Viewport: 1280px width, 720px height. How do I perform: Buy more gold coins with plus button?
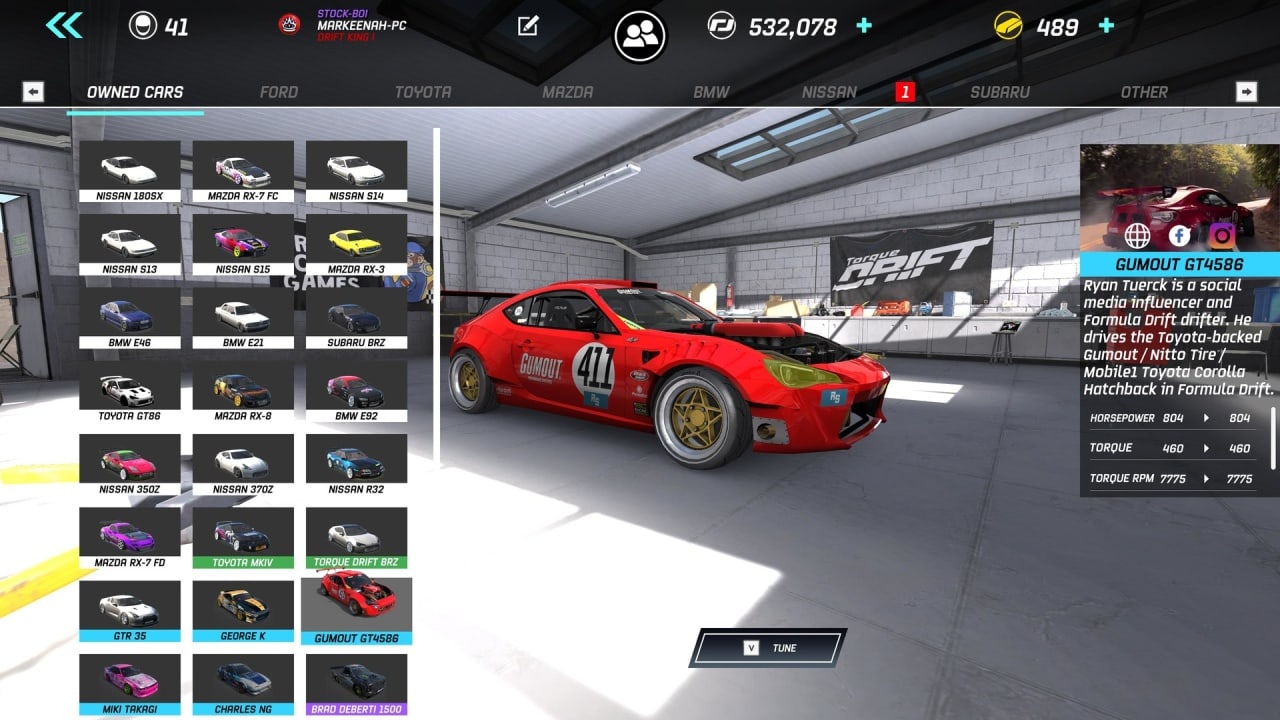click(x=1106, y=26)
